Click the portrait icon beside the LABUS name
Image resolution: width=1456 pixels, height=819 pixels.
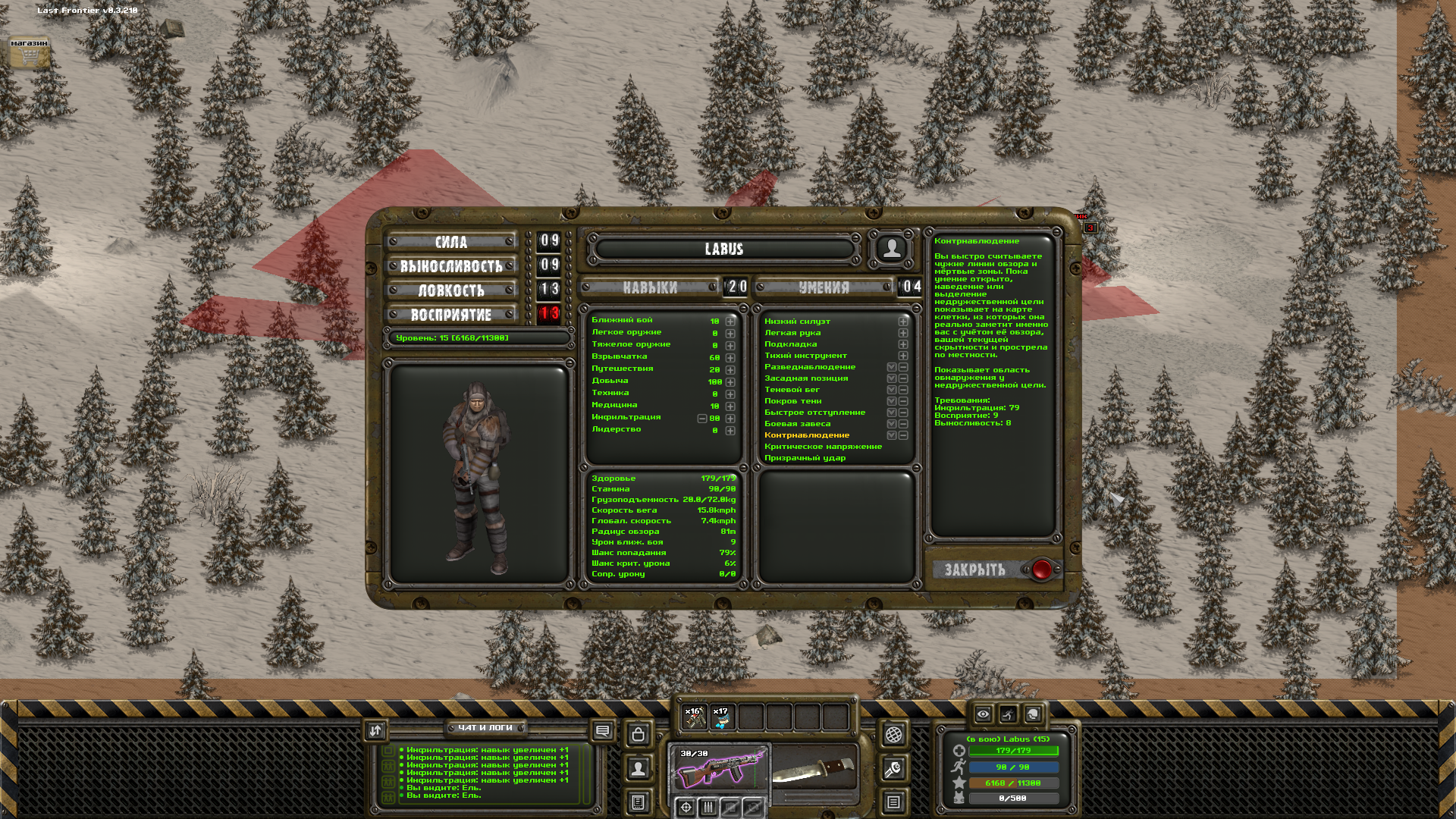[892, 248]
